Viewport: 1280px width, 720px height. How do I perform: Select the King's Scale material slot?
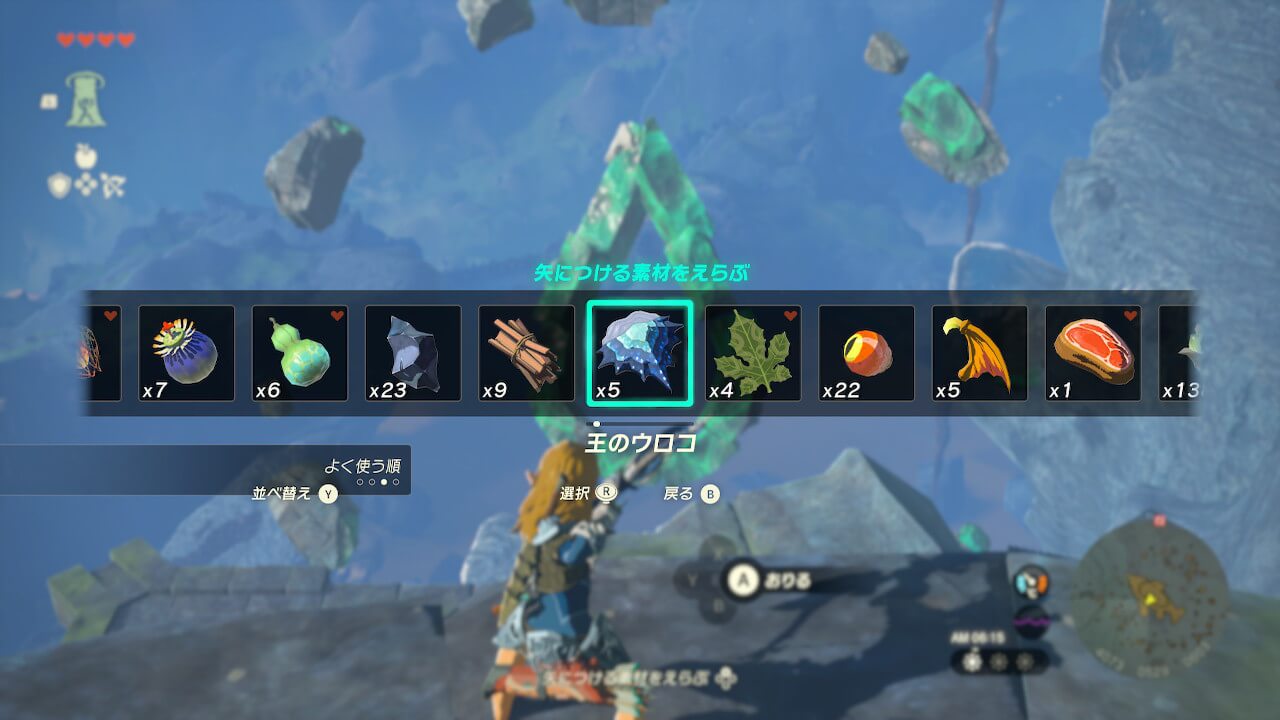click(x=639, y=353)
